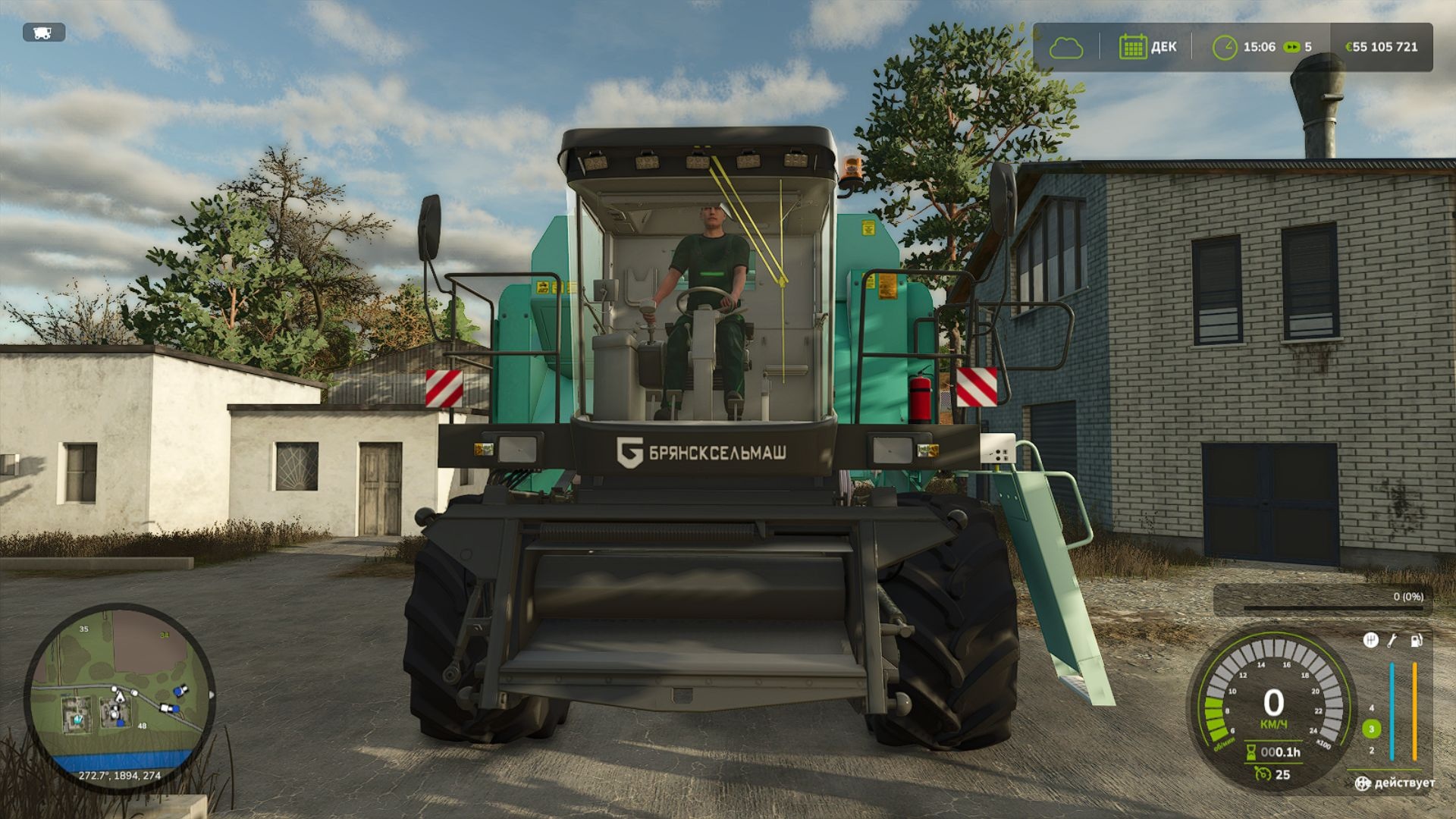Select the clock icon showing 15:06
Viewport: 1456px width, 819px height.
[1225, 47]
